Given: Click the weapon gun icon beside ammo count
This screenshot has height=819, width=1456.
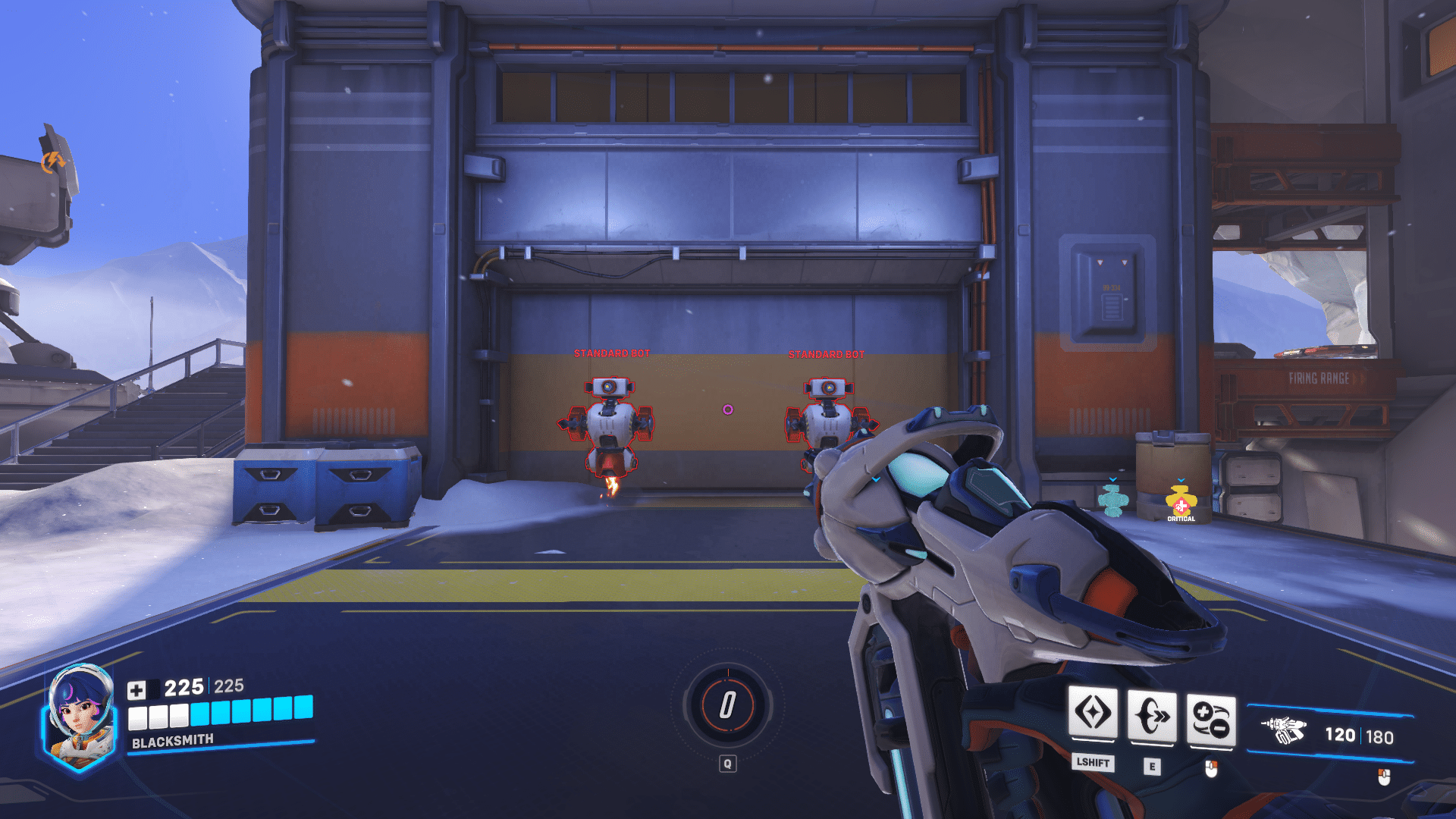Looking at the screenshot, I should point(1285,730).
